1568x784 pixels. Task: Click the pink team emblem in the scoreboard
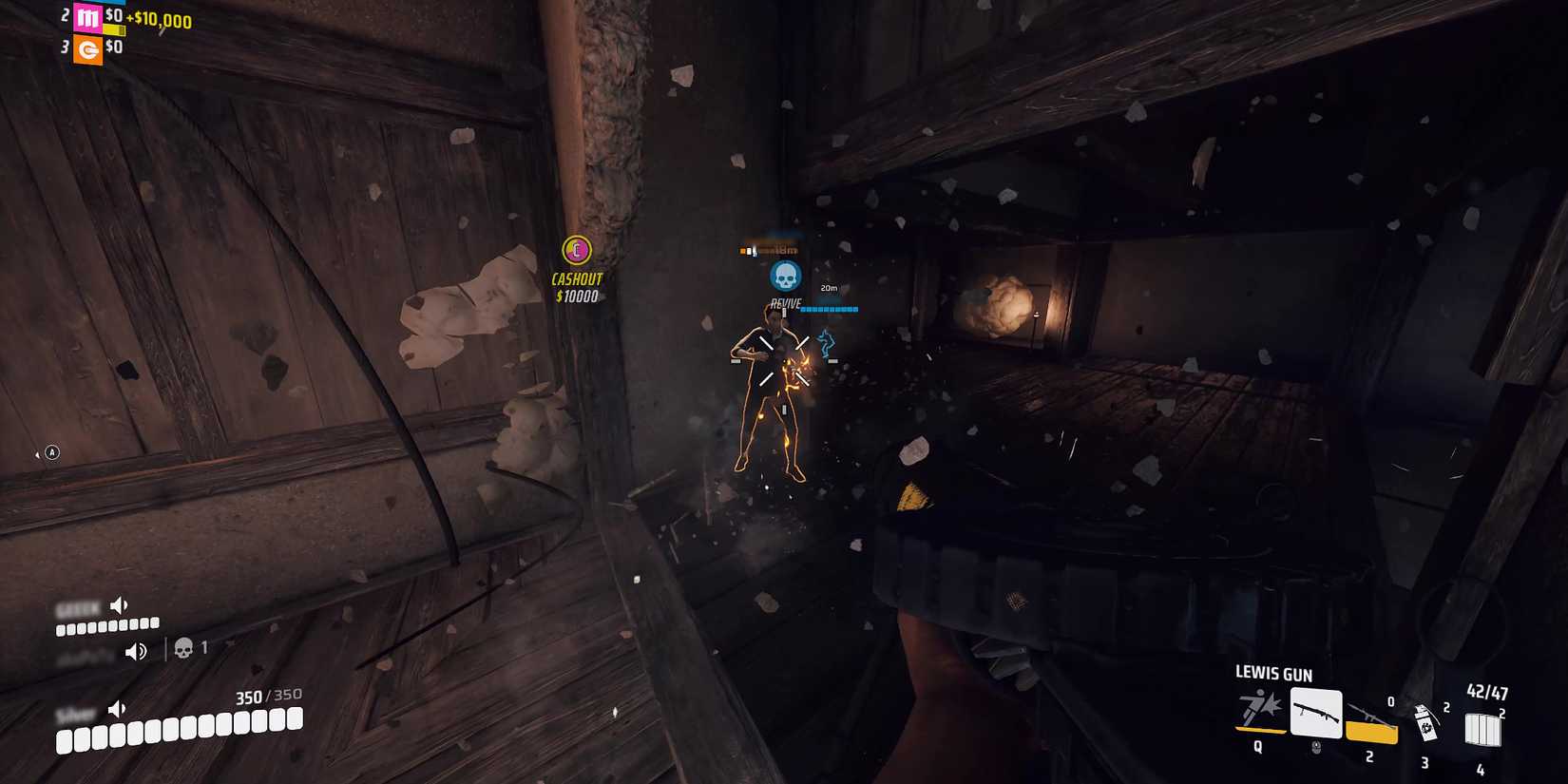88,19
